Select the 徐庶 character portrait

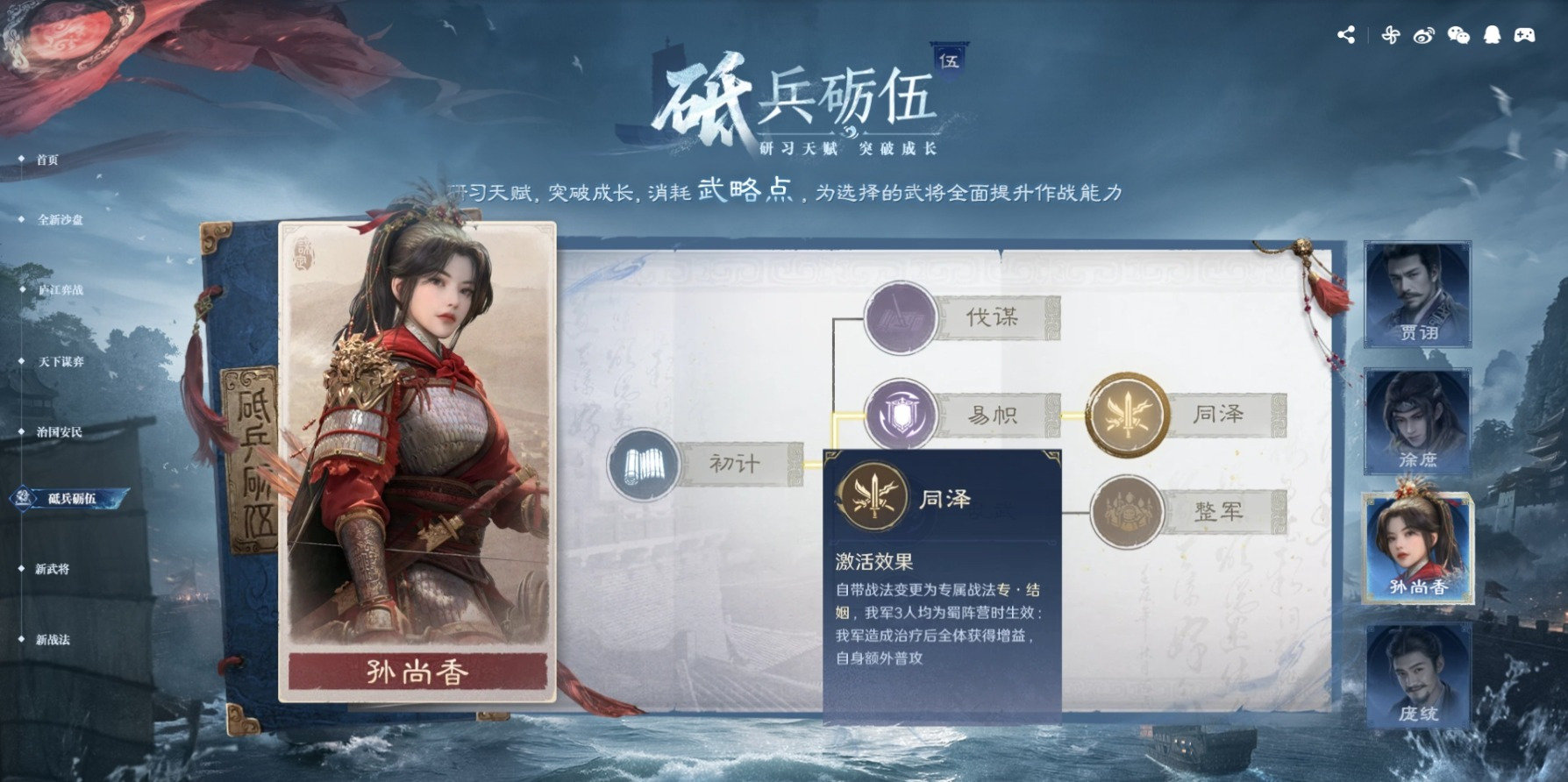tap(1418, 422)
